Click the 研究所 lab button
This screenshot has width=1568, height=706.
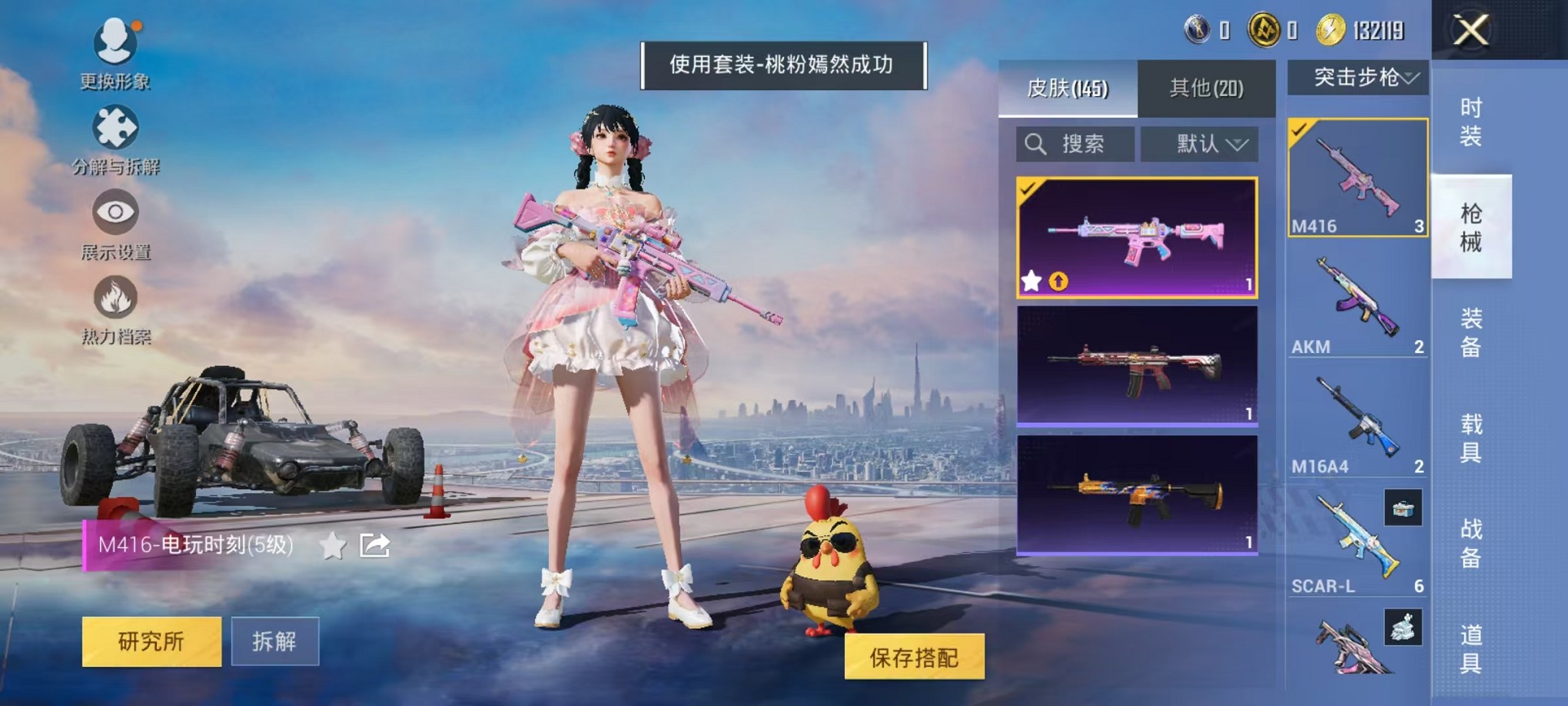(151, 641)
